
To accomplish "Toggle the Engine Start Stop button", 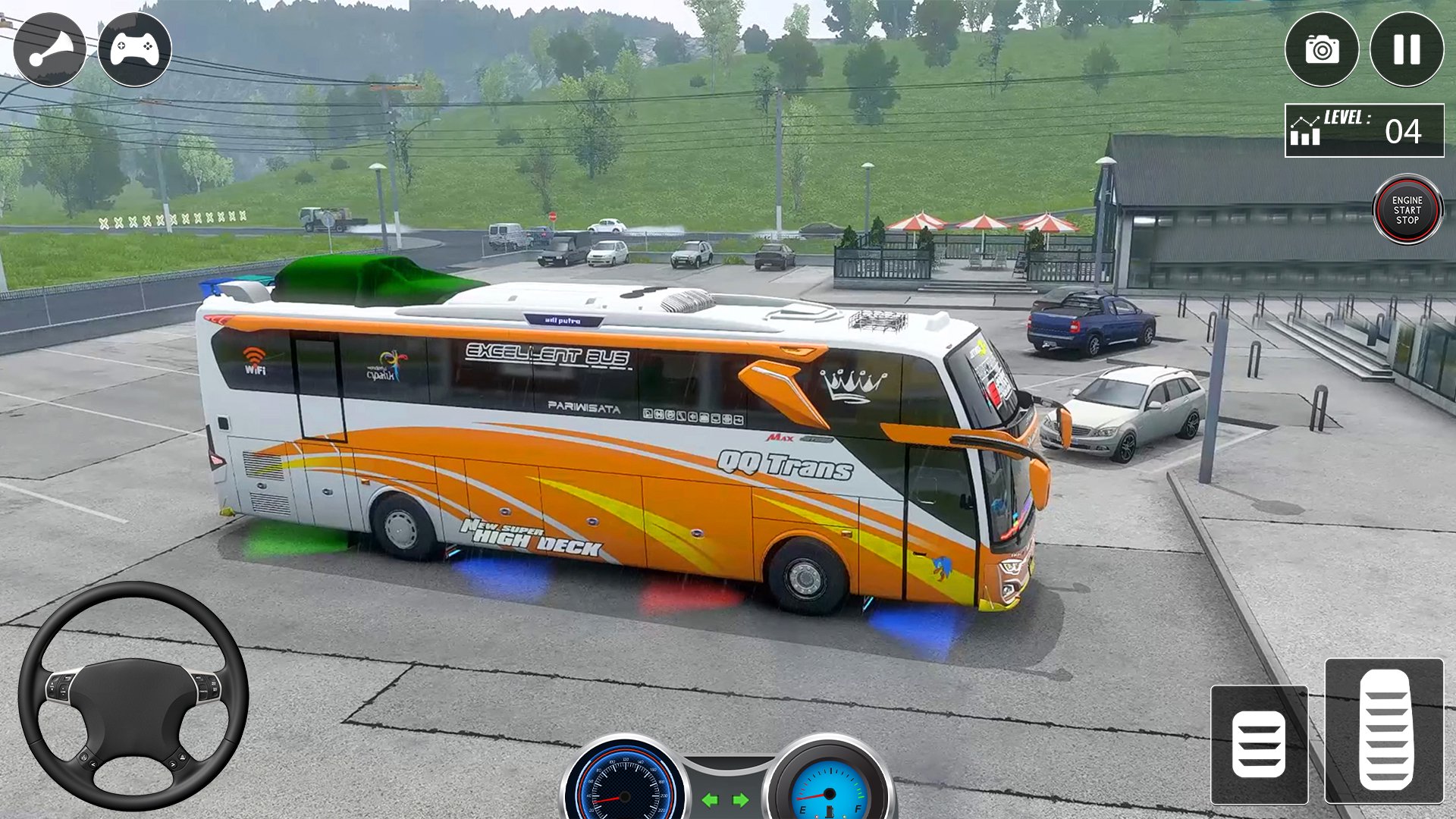I will tap(1407, 210).
